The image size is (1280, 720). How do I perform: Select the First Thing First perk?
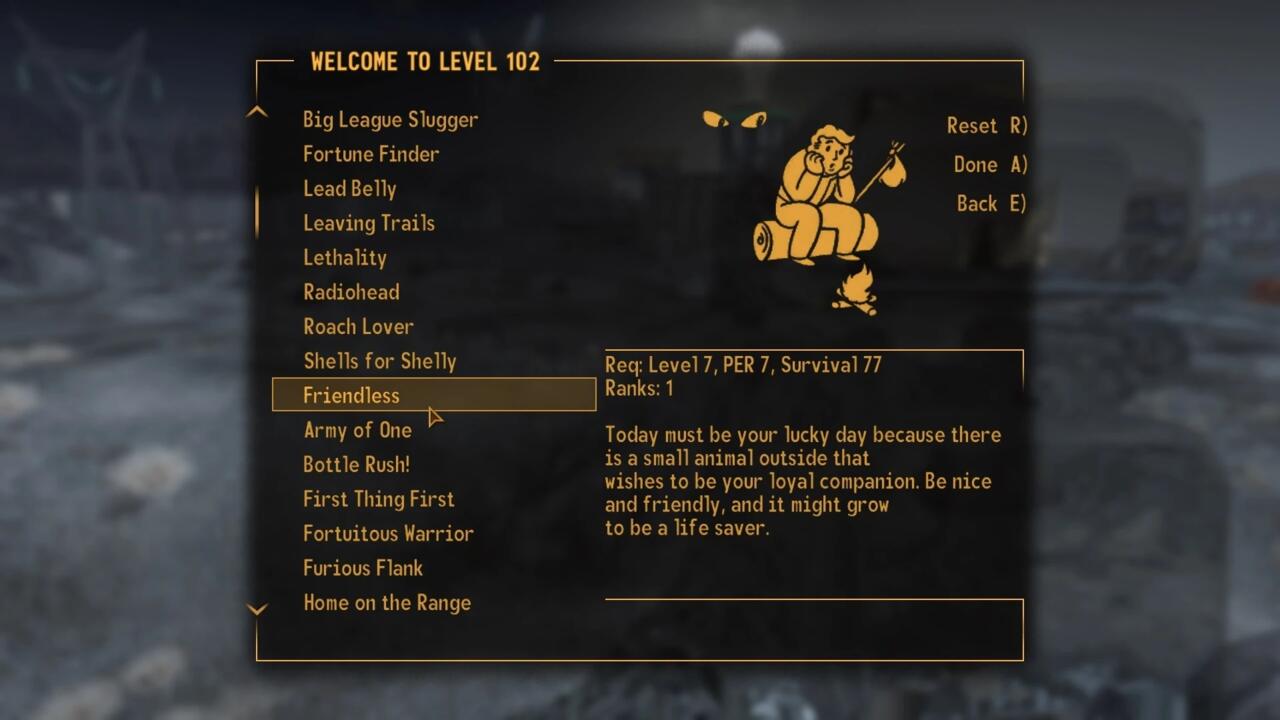pos(378,499)
